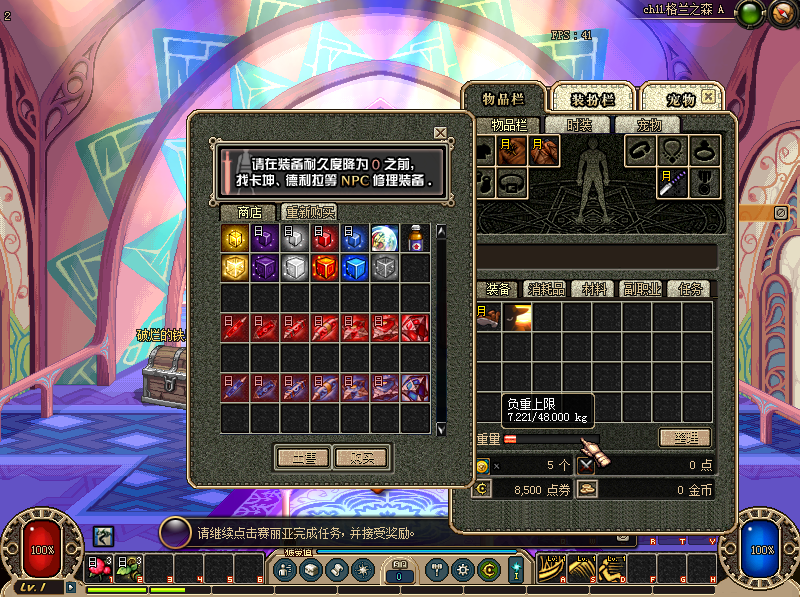Switch to the 时装 fashion sub-tab
Image resolution: width=800 pixels, height=597 pixels.
(579, 125)
